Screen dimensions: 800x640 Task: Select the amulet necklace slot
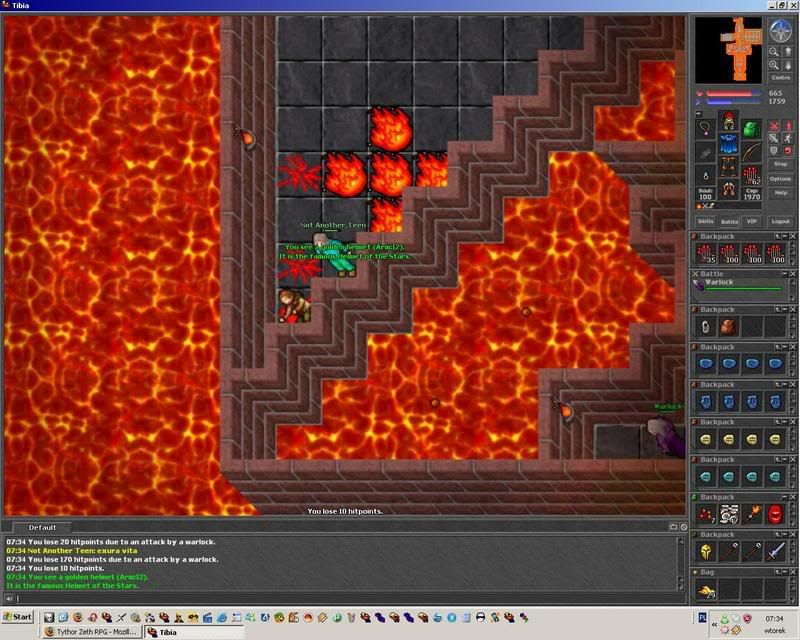tap(706, 130)
